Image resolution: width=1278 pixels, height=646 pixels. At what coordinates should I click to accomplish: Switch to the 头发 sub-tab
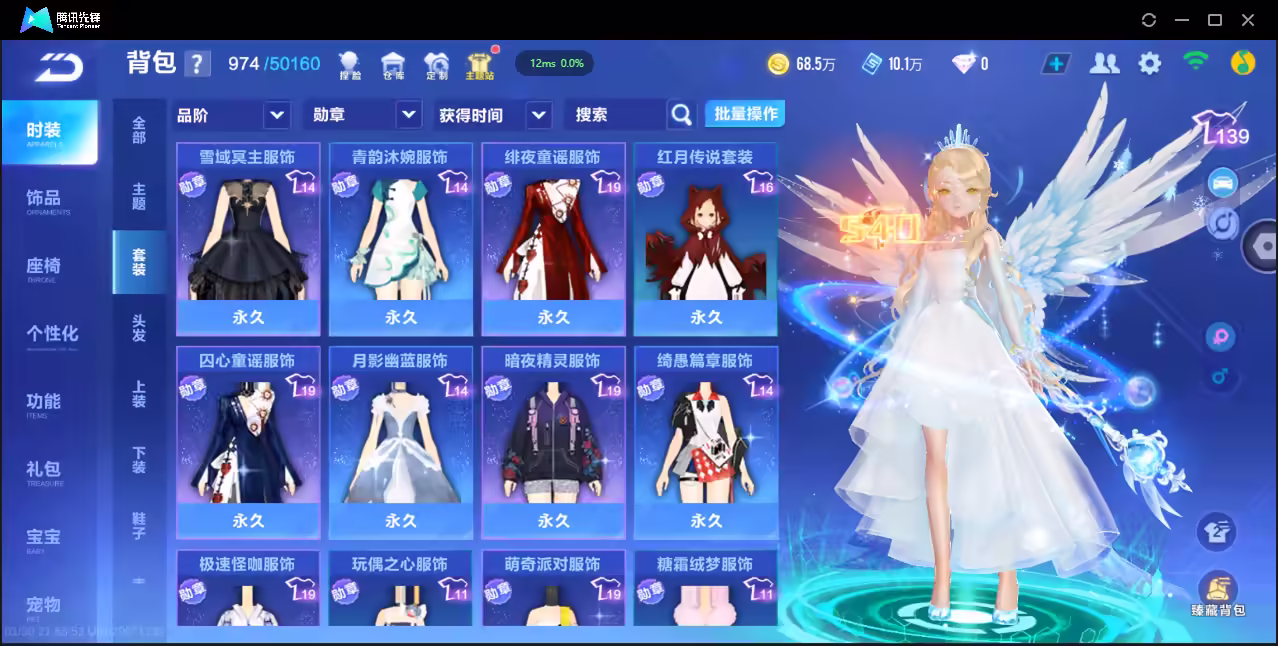point(139,328)
